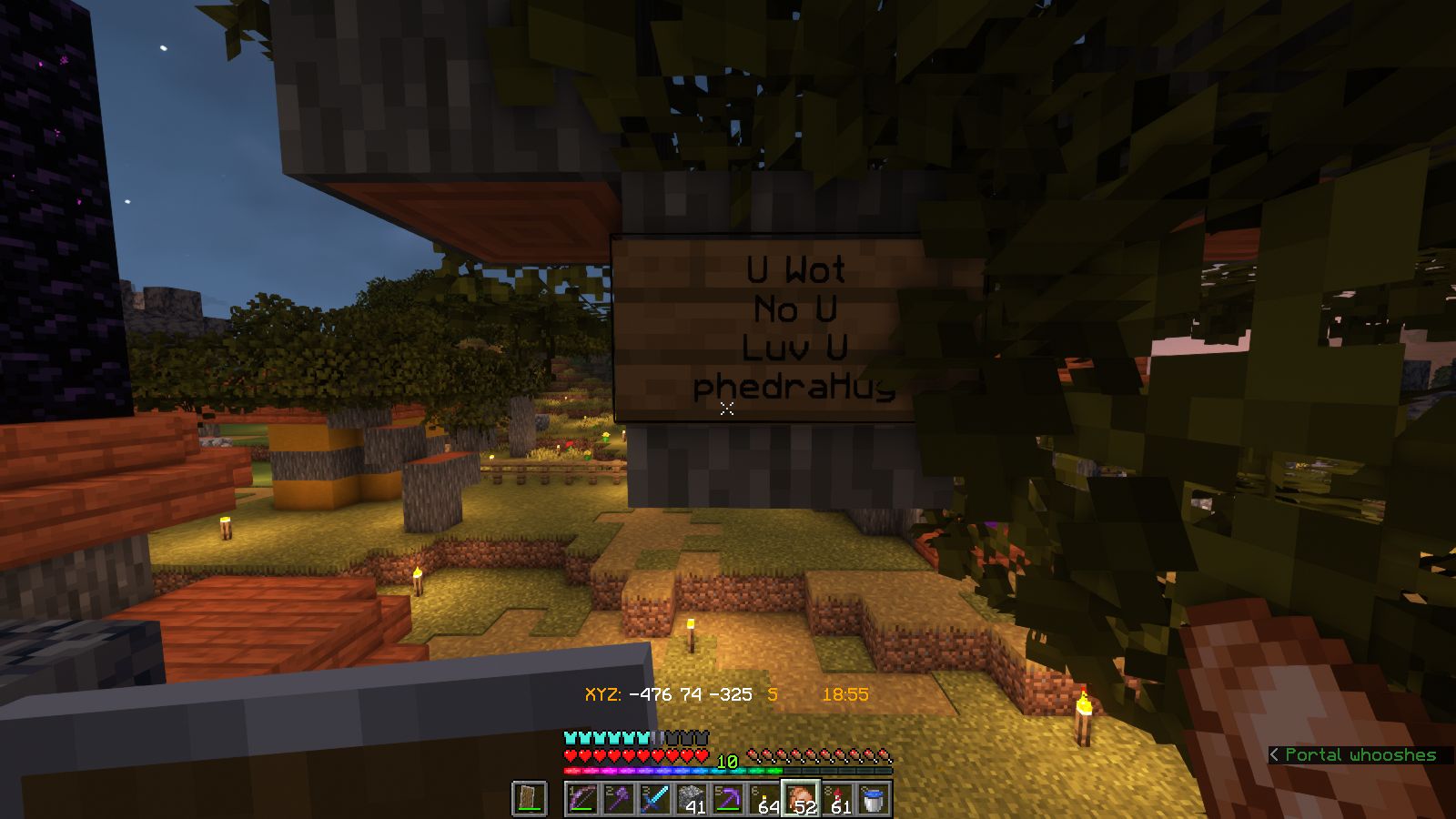1456x819 pixels.
Task: Choose the water bucket hotbar slot
Action: click(x=874, y=799)
